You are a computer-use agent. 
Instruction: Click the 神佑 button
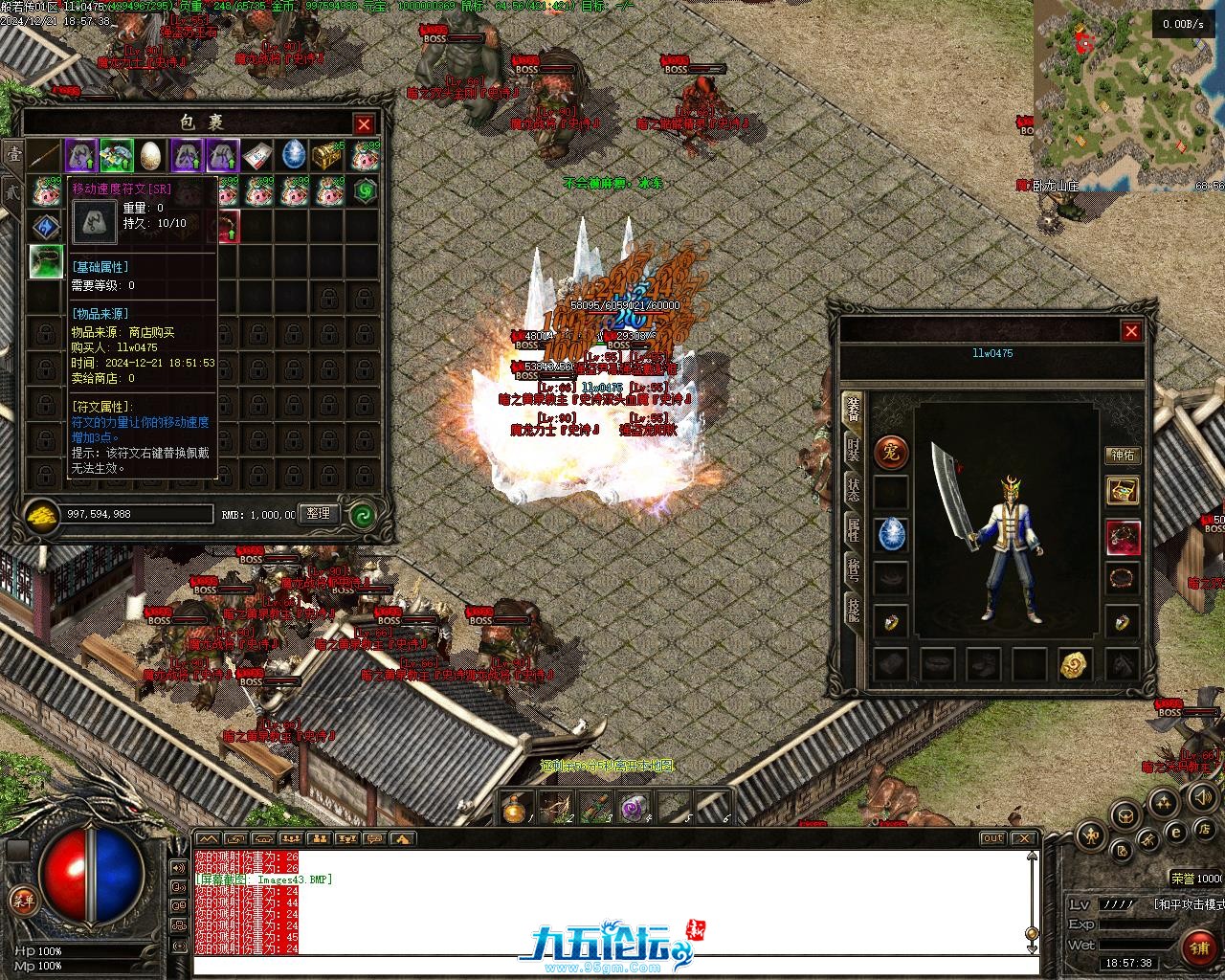point(1123,456)
